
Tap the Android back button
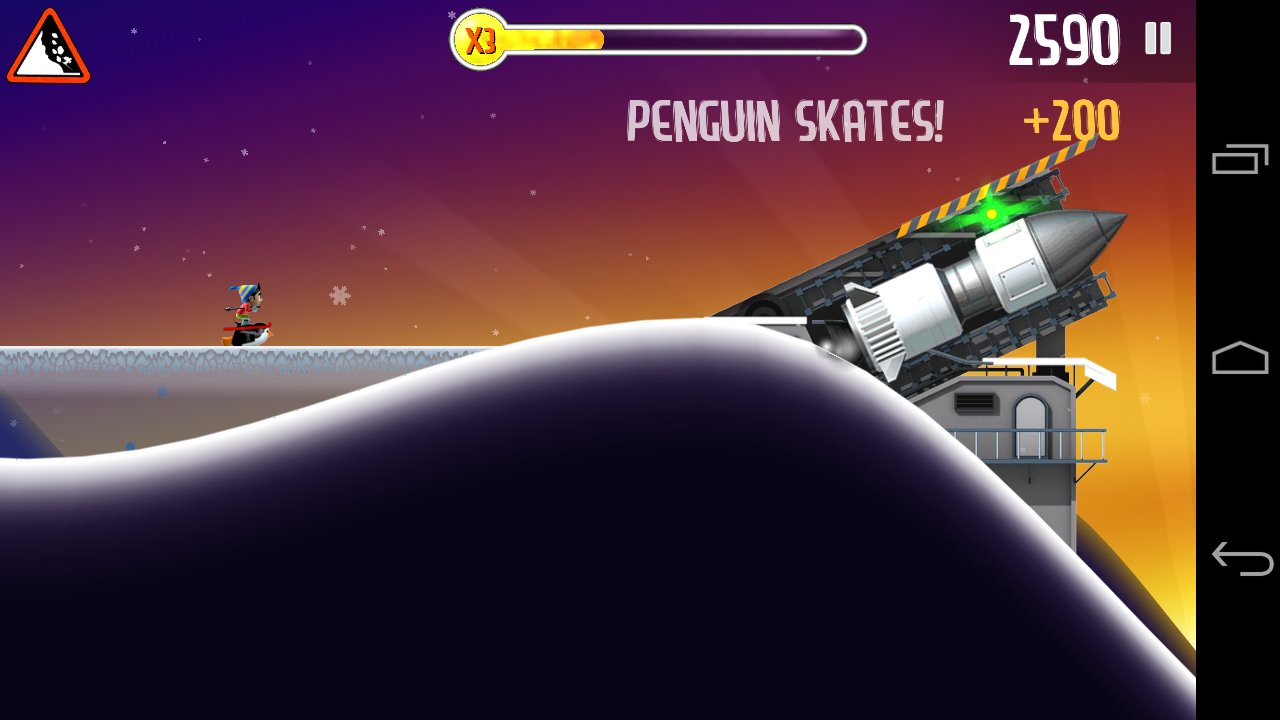pos(1240,558)
